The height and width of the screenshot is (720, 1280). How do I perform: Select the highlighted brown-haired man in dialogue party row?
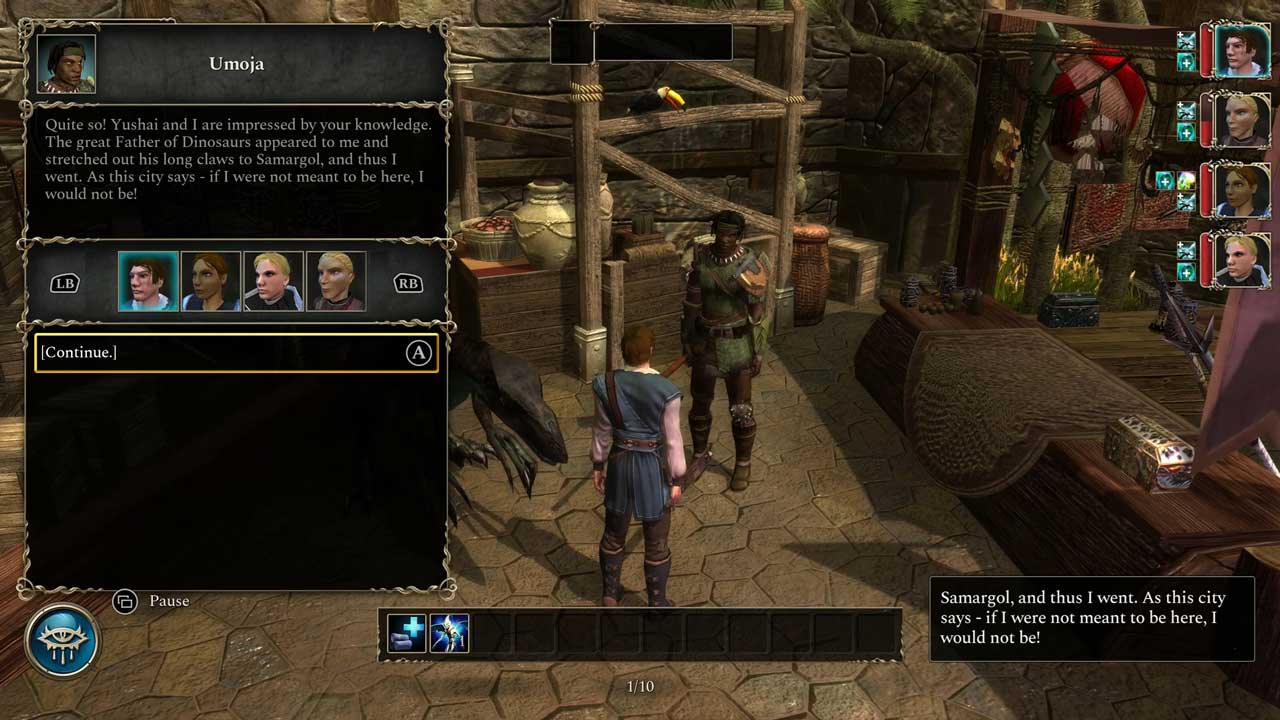(x=148, y=282)
